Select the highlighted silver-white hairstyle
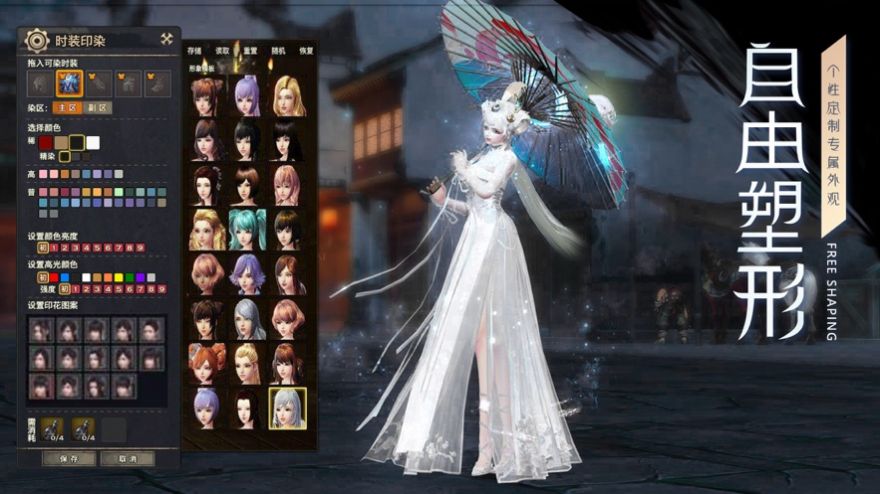880x494 pixels. (287, 408)
